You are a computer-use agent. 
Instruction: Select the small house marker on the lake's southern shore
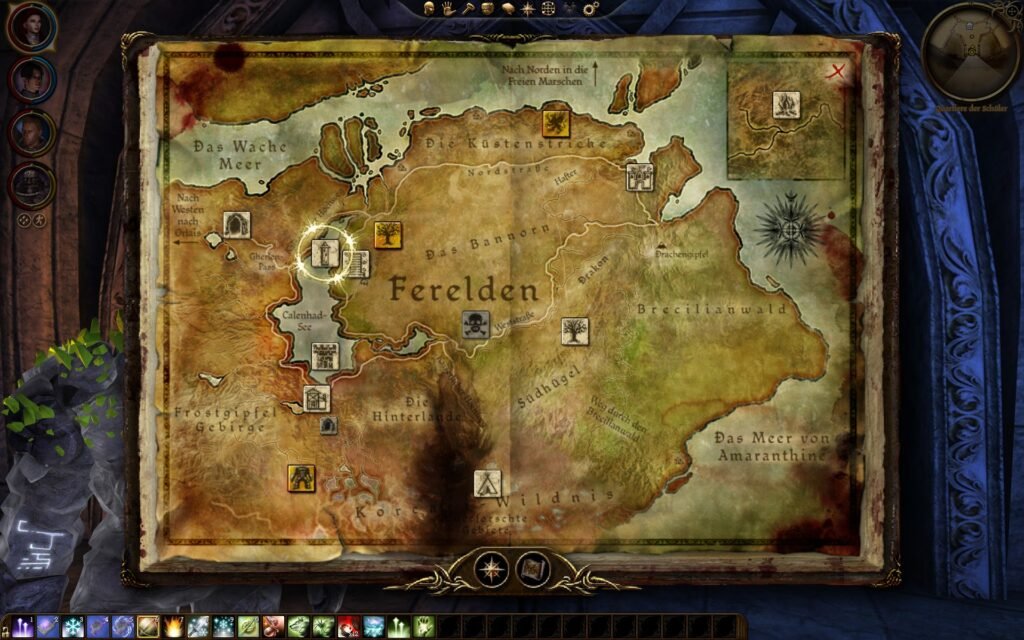(316, 400)
